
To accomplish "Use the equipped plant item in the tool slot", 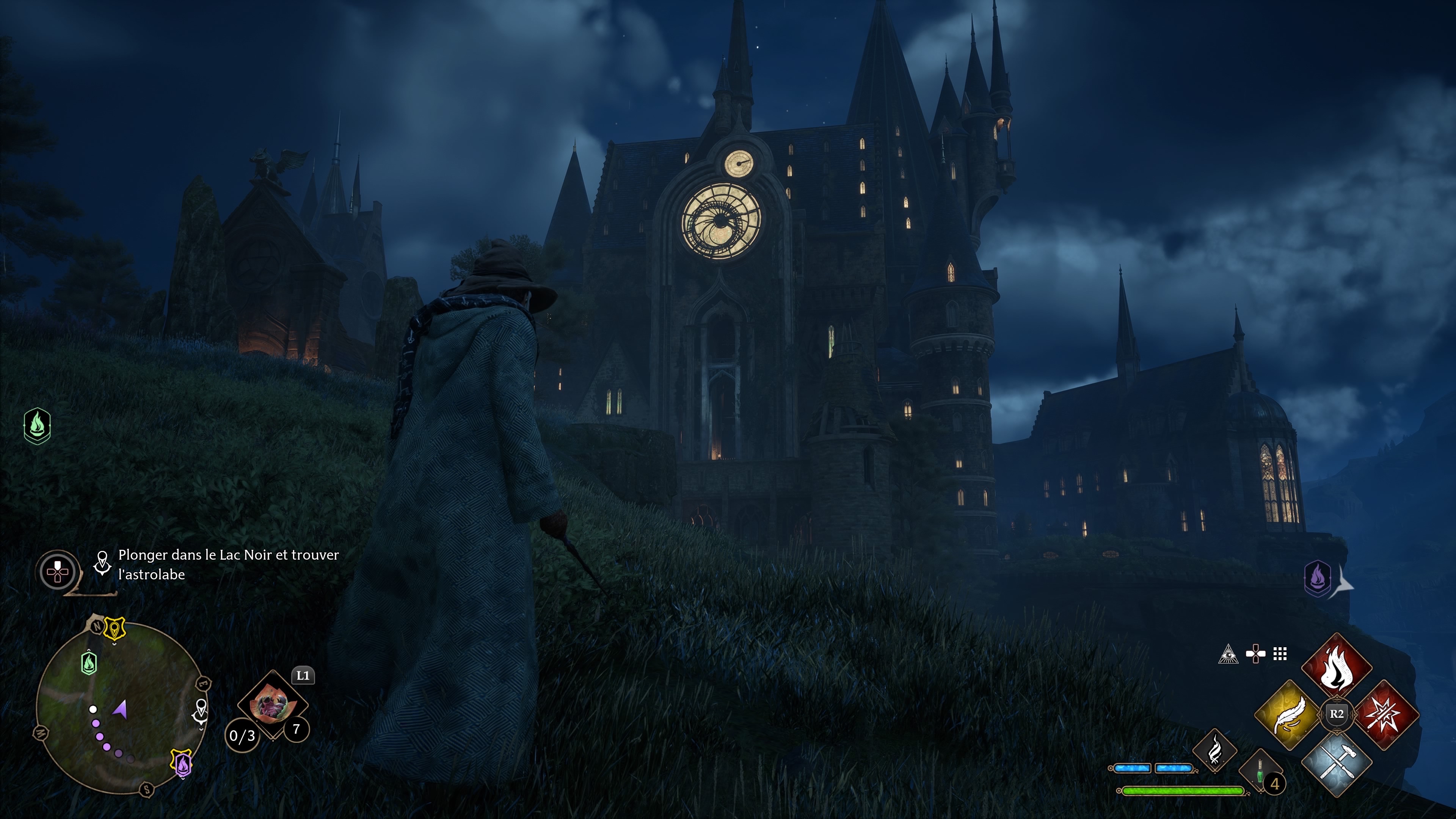I will (273, 704).
